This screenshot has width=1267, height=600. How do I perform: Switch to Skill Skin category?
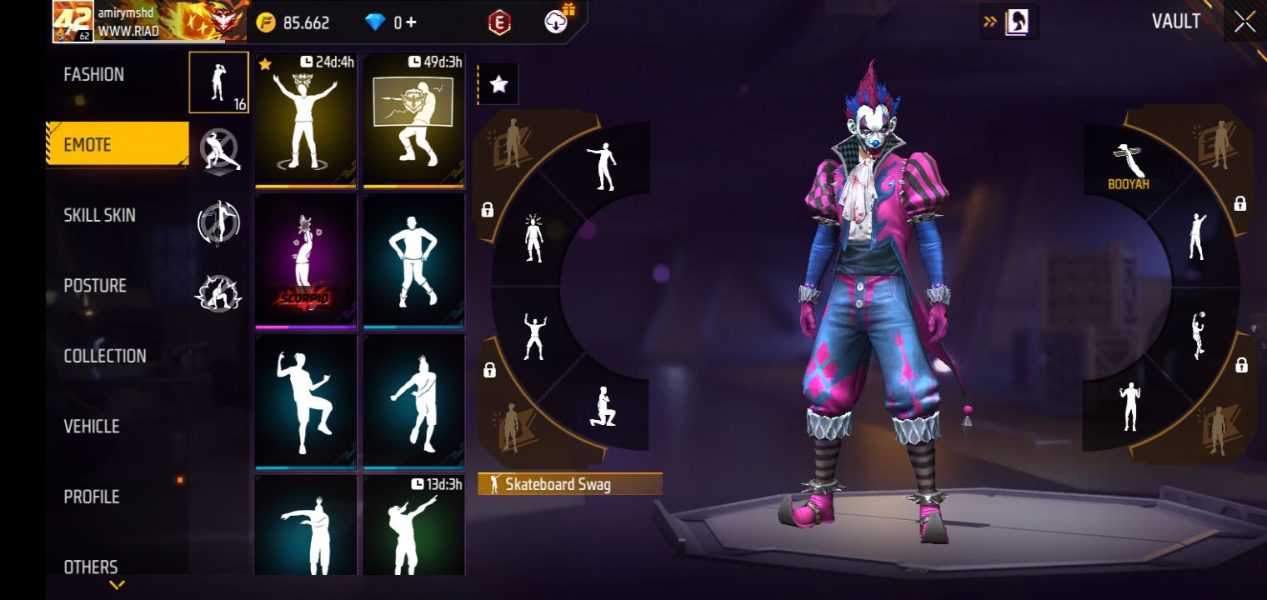point(100,216)
